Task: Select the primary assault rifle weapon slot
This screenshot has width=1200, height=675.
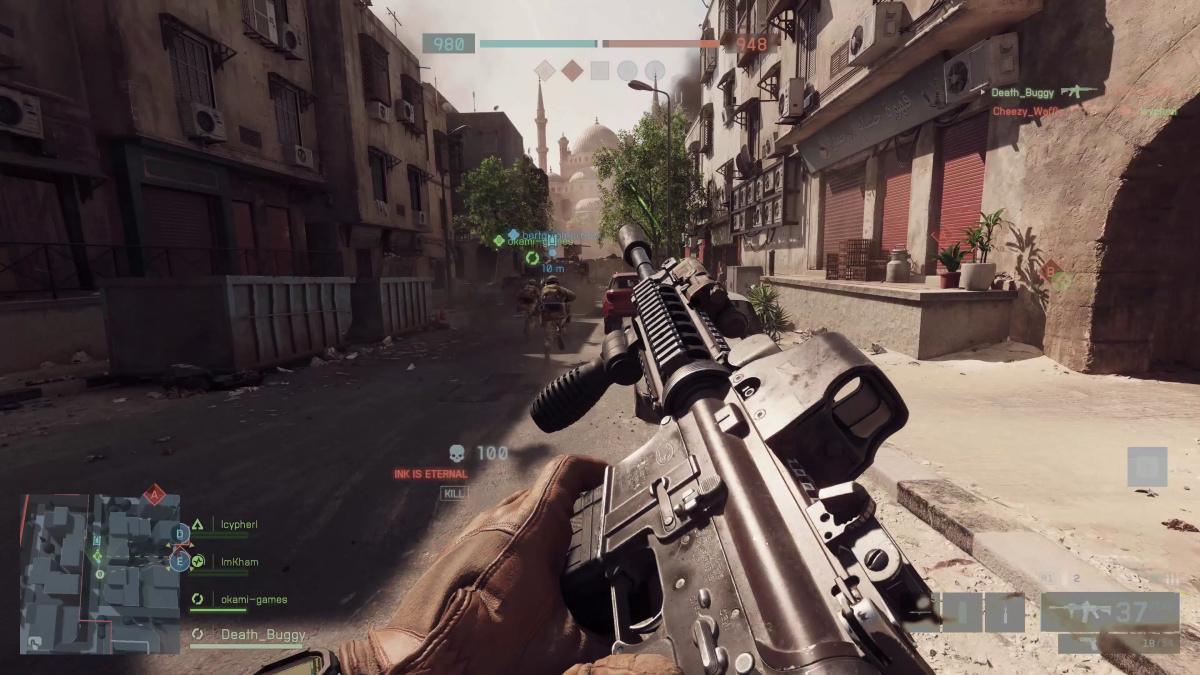Action: [1109, 611]
